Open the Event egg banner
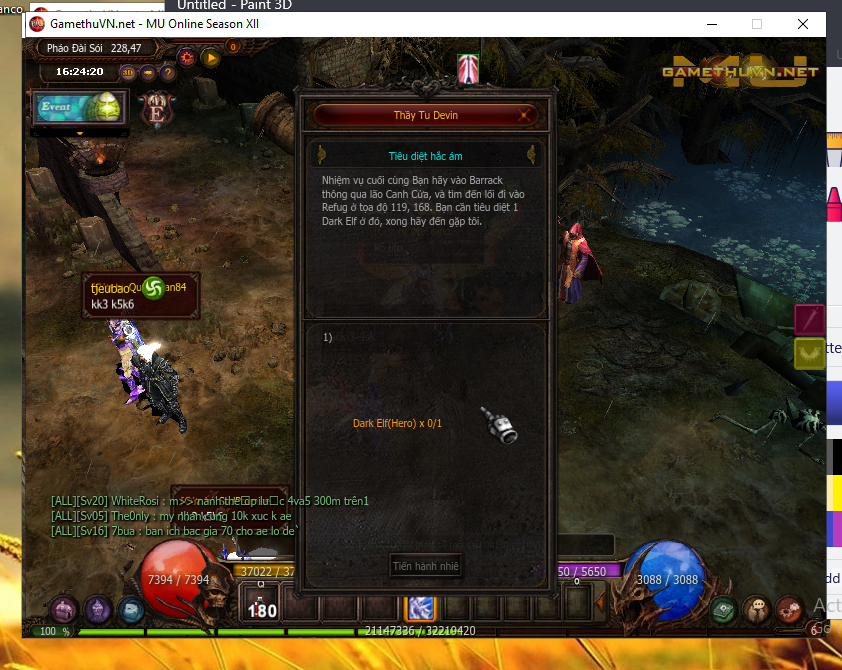The height and width of the screenshot is (670, 842). click(80, 107)
